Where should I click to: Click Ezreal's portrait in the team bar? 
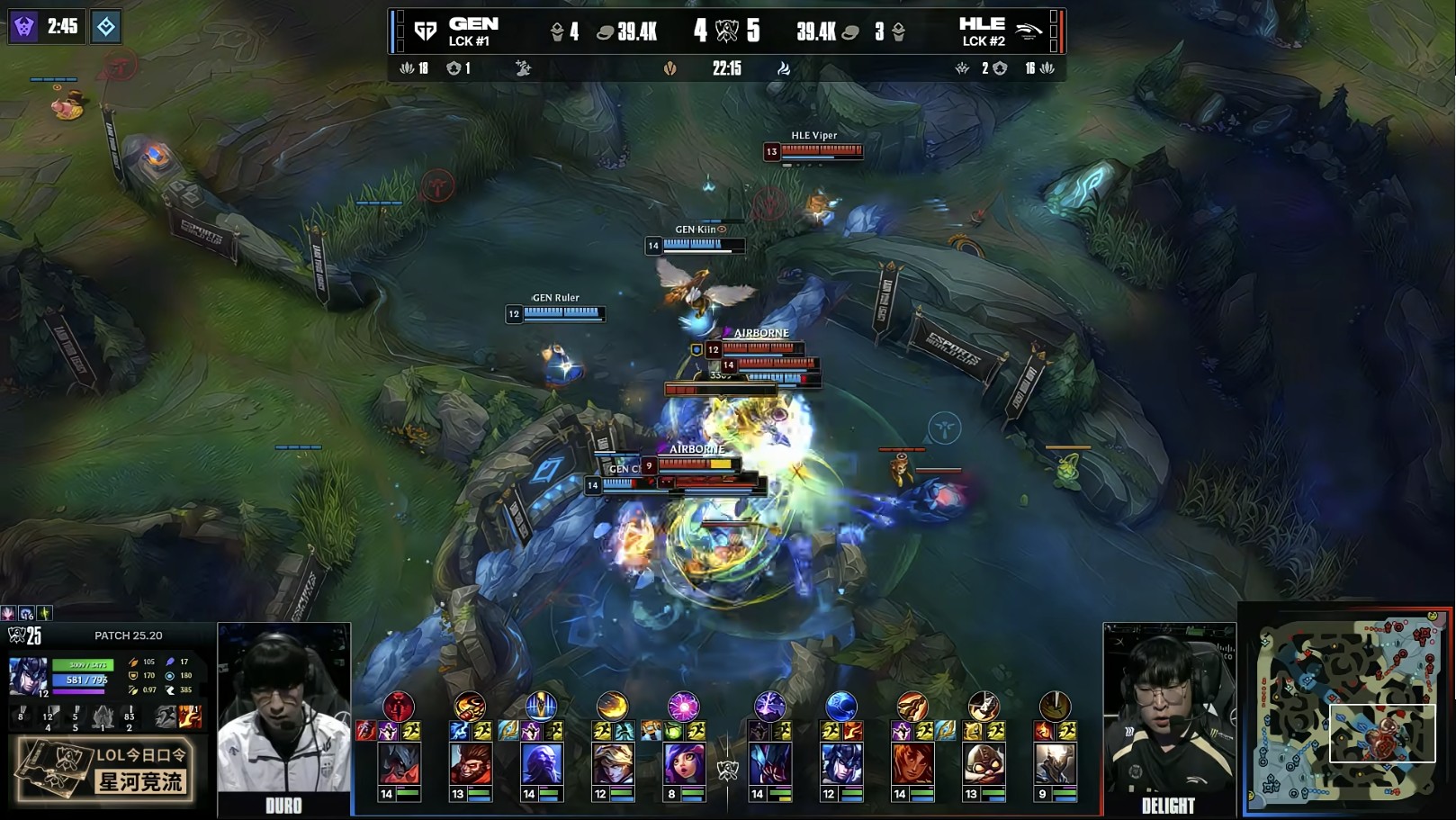[x=612, y=764]
